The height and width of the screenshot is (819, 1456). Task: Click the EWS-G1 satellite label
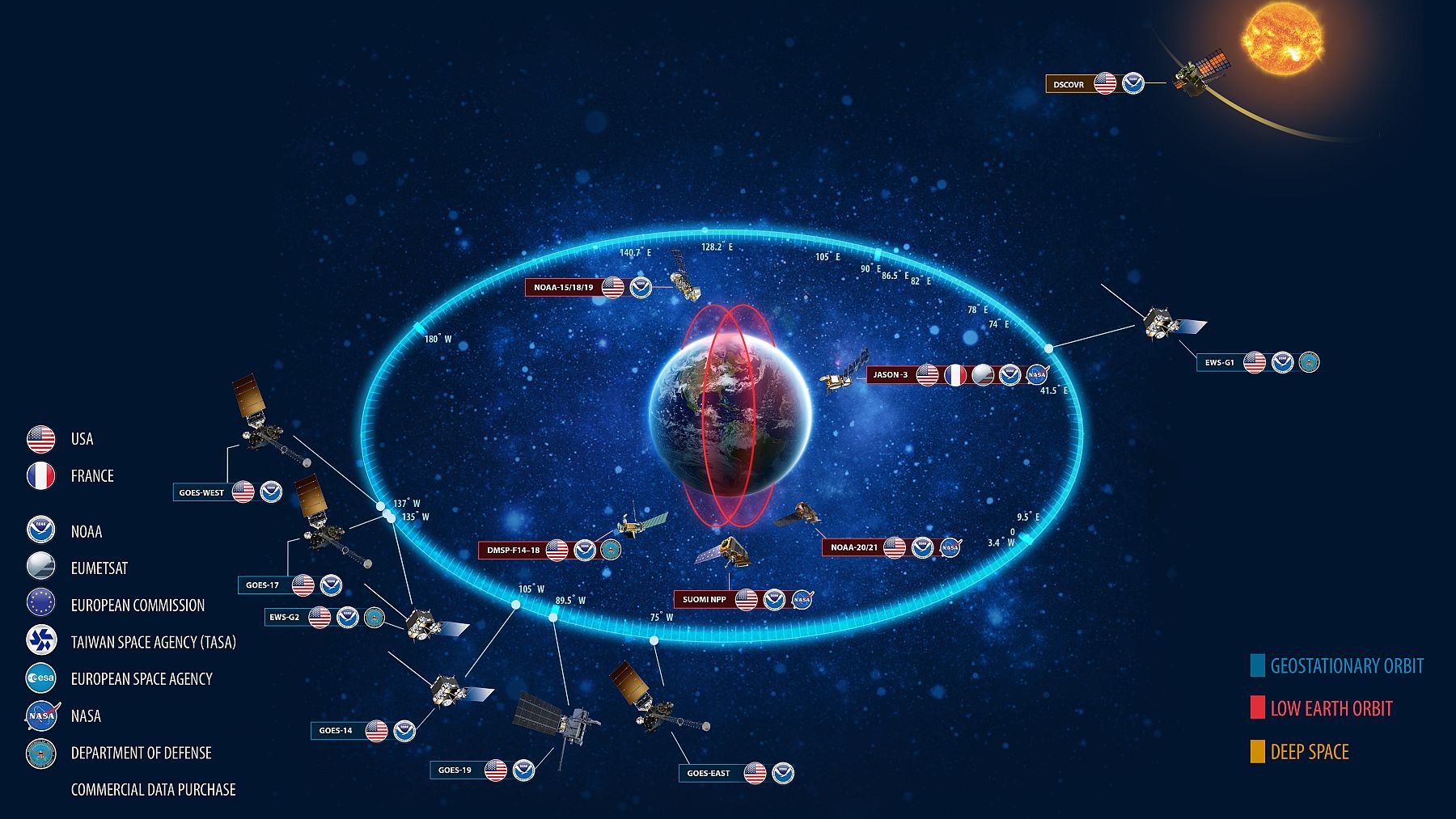[x=1219, y=362]
